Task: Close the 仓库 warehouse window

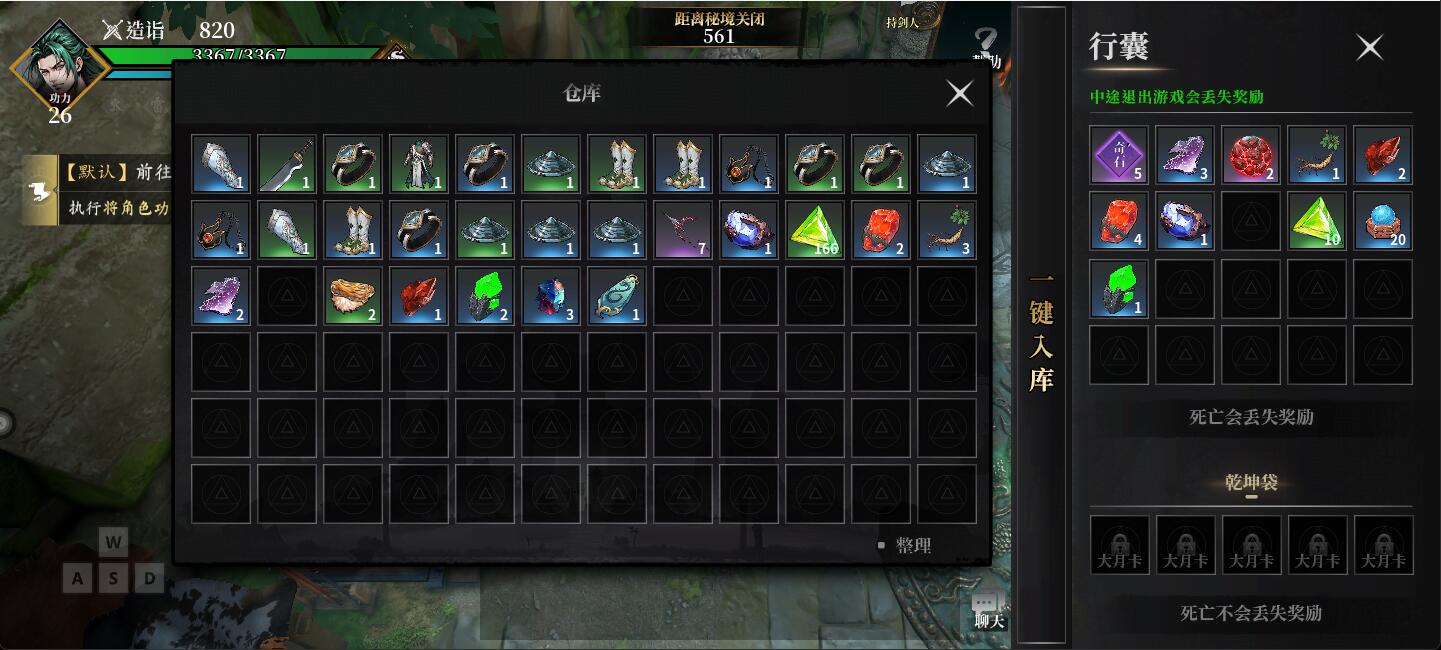Action: point(959,93)
